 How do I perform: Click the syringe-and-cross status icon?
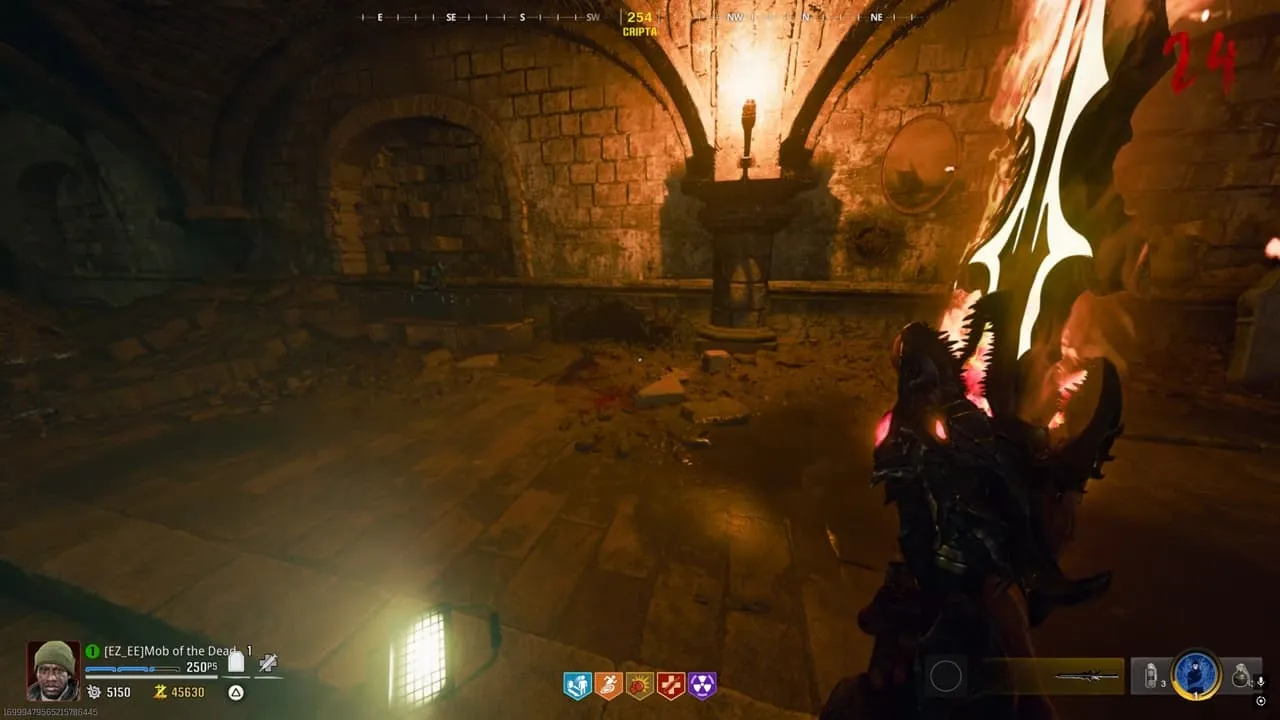(267, 662)
